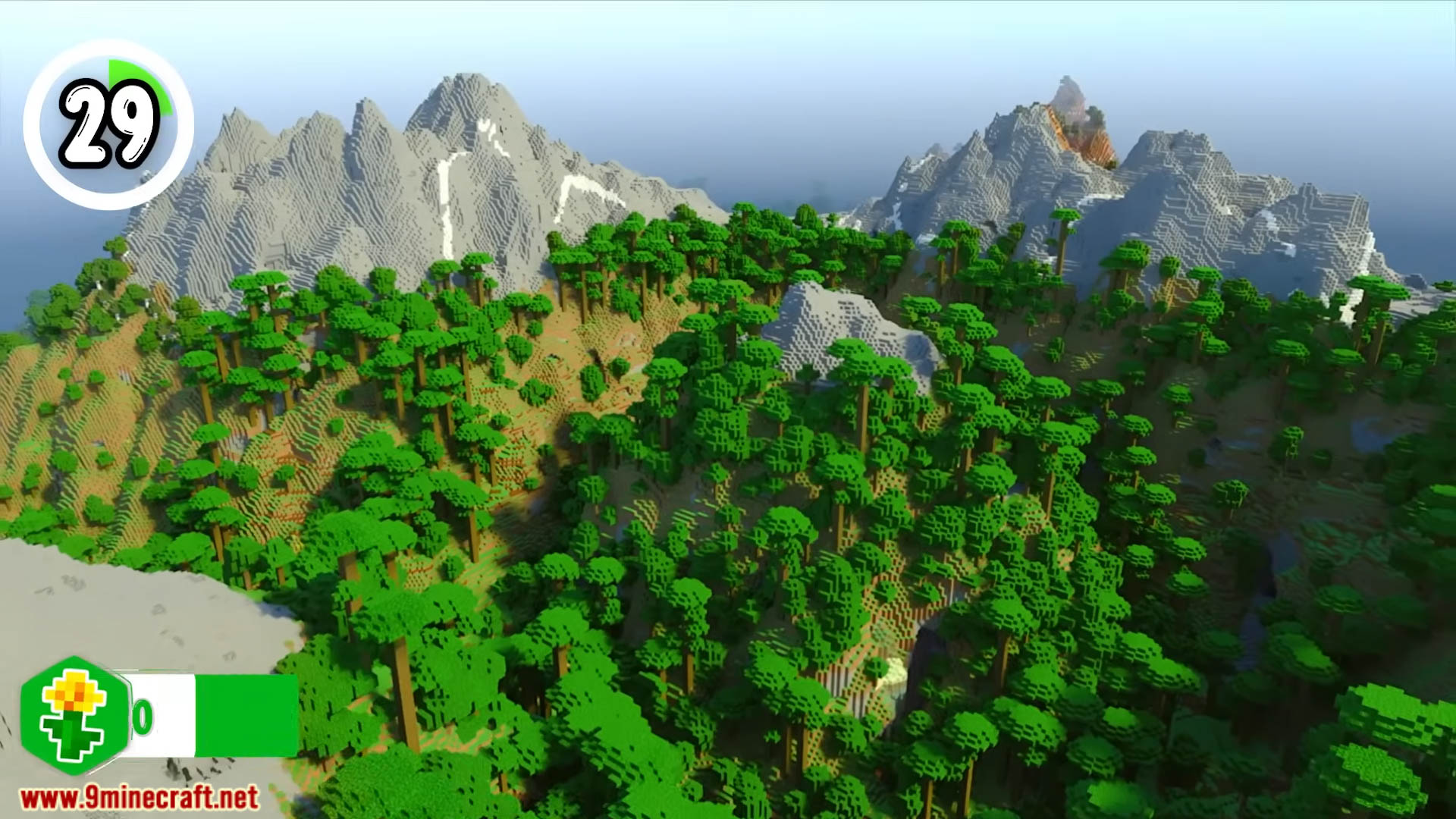This screenshot has width=1456, height=819.
Task: Click the yellow flower hexagon badge
Action: point(74,715)
